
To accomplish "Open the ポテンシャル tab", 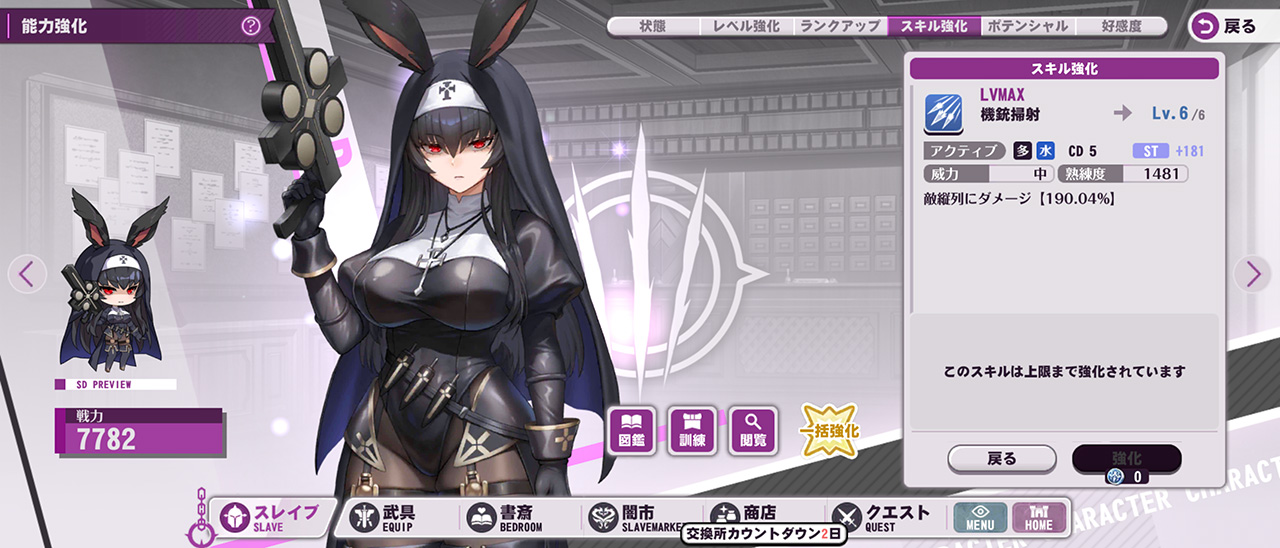I will (1026, 27).
